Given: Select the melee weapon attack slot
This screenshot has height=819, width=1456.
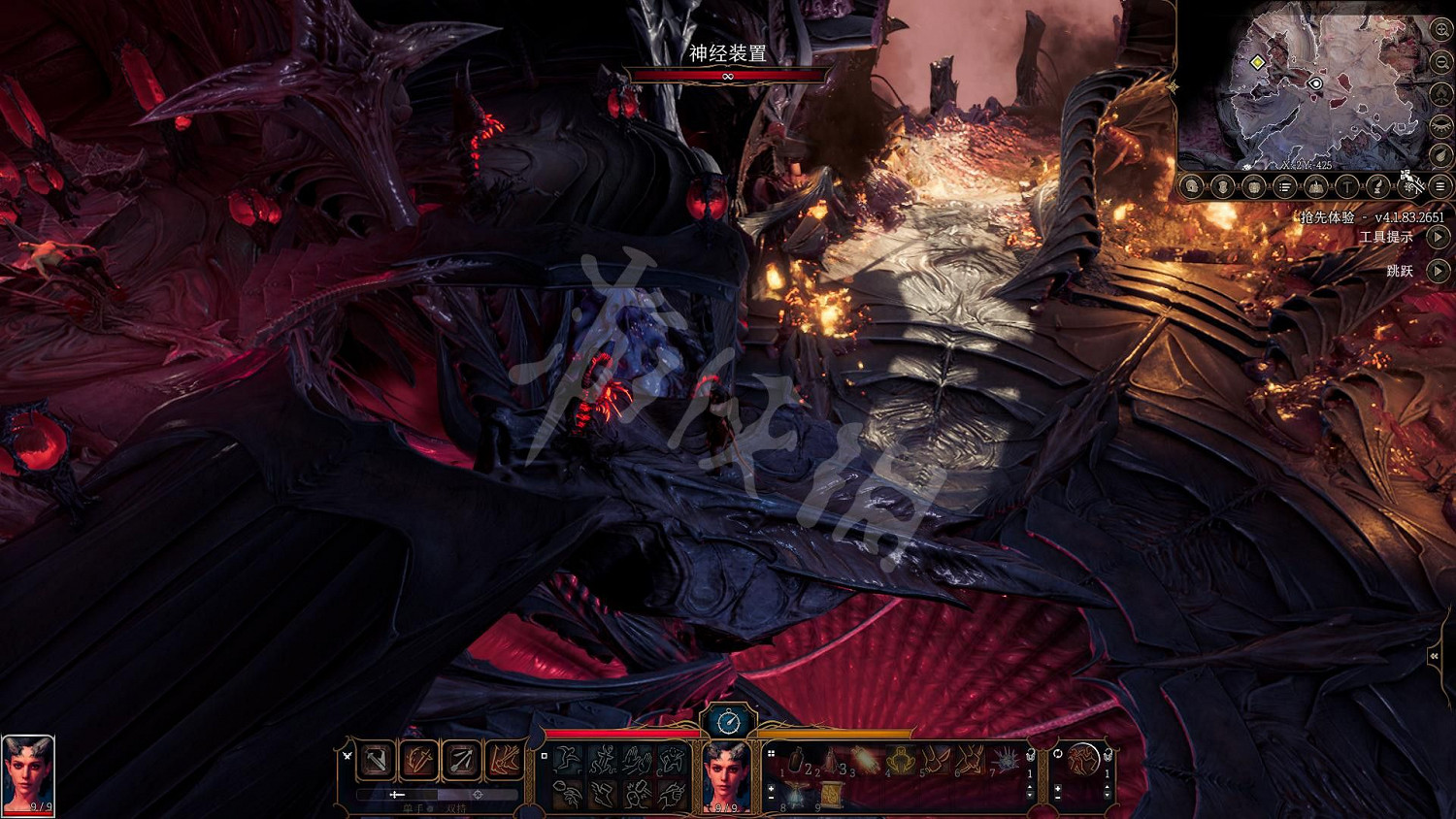Looking at the screenshot, I should [x=377, y=761].
